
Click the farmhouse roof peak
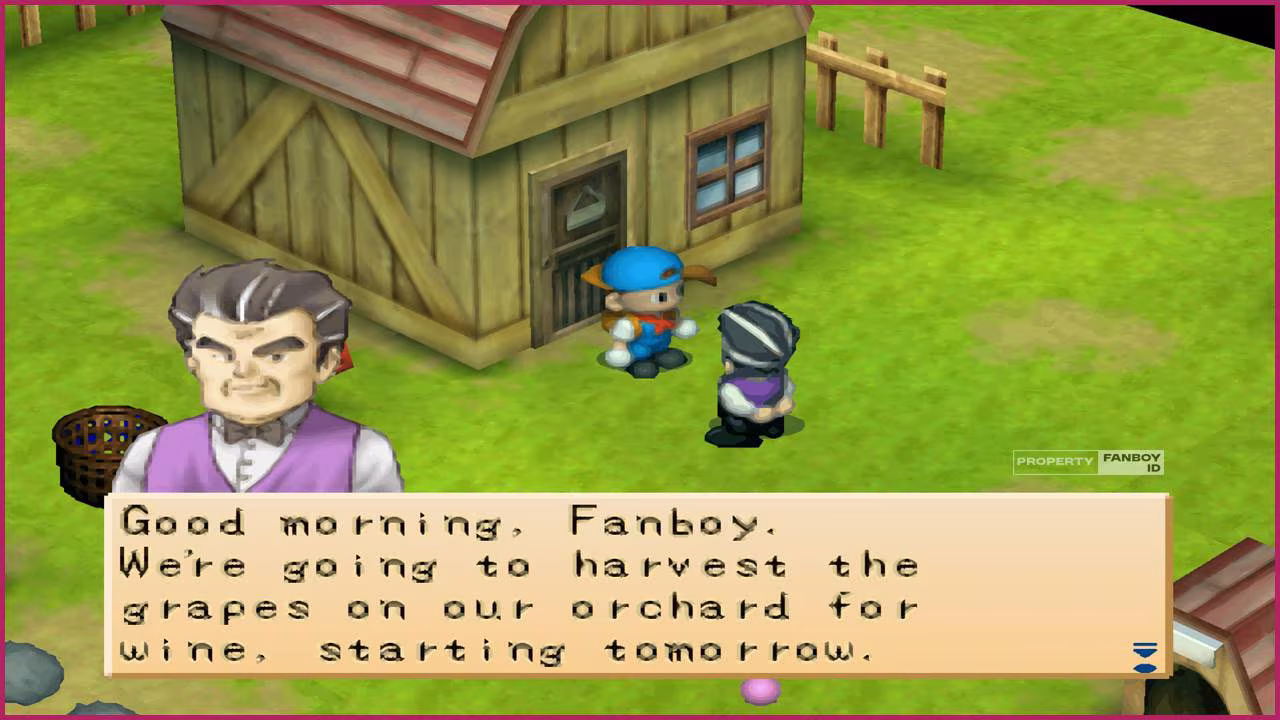(x=510, y=15)
